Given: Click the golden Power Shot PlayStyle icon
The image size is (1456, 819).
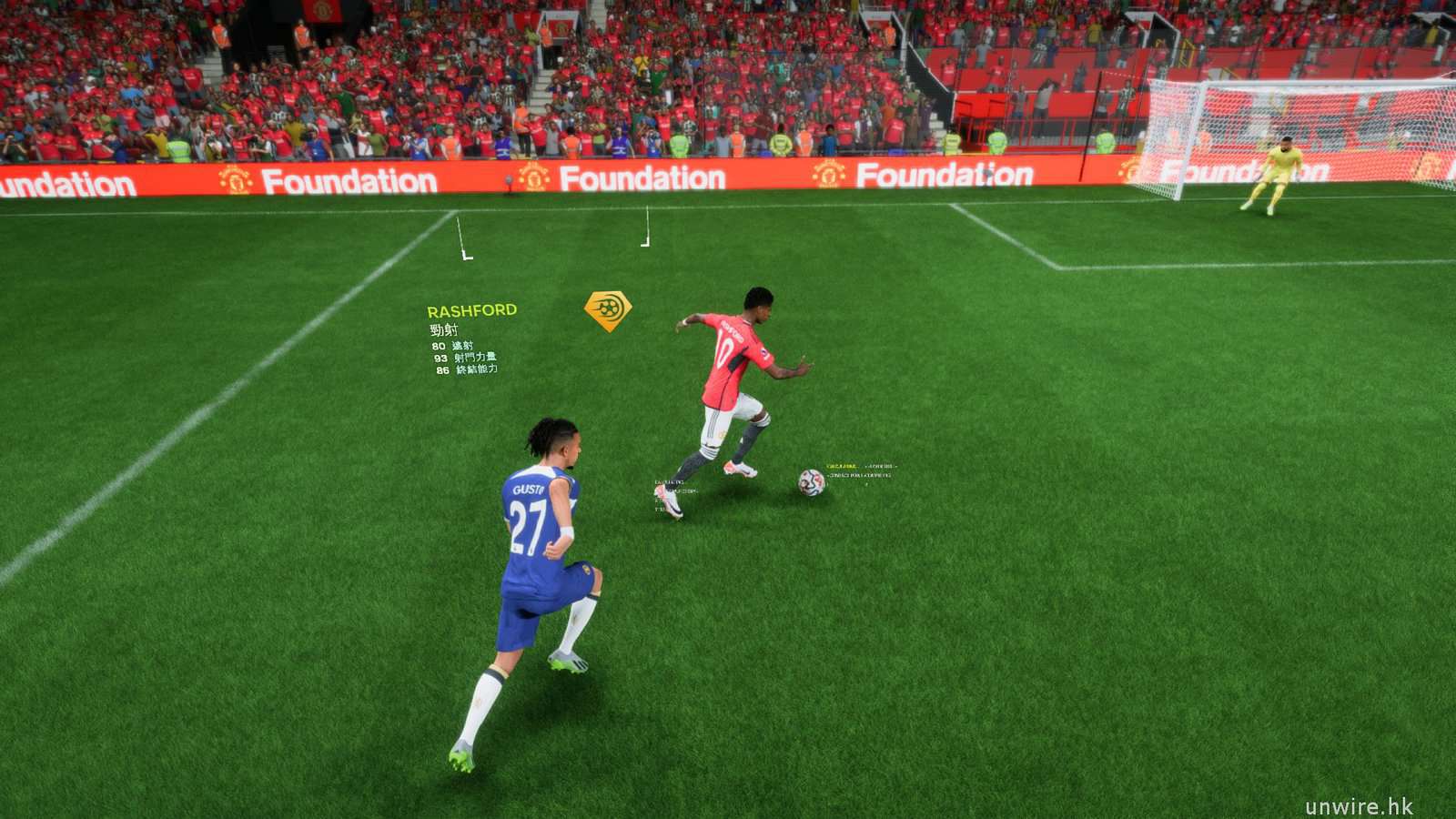Looking at the screenshot, I should (608, 310).
